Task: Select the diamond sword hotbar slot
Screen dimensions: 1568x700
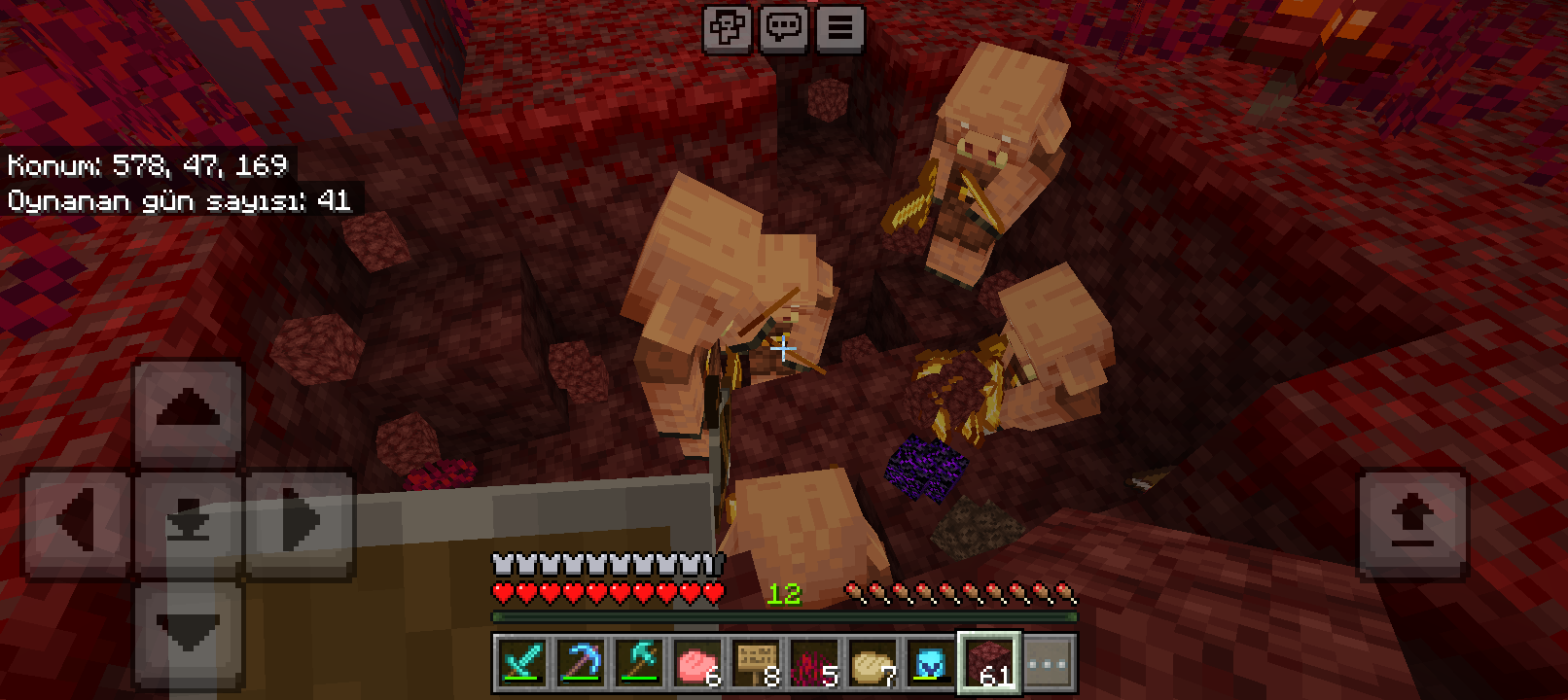Action: [x=522, y=664]
